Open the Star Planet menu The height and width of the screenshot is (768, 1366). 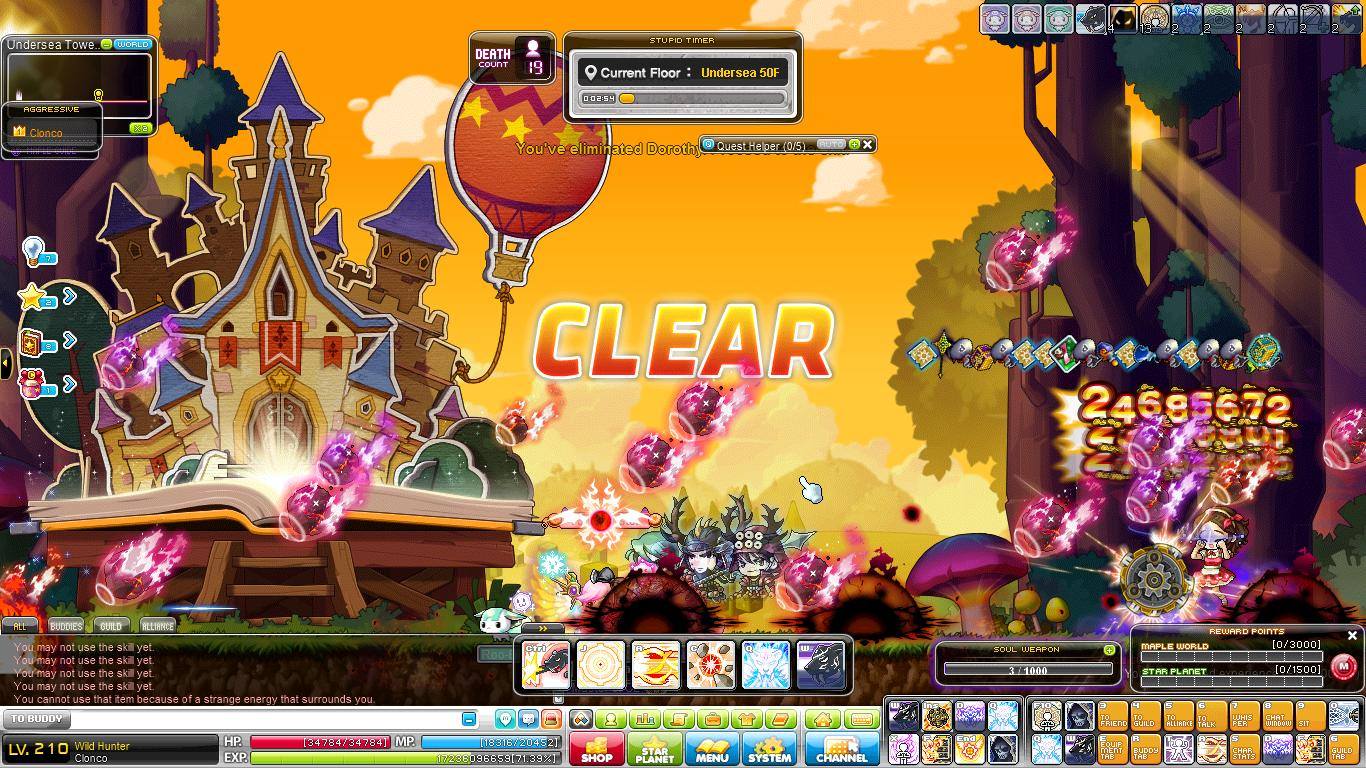(654, 750)
